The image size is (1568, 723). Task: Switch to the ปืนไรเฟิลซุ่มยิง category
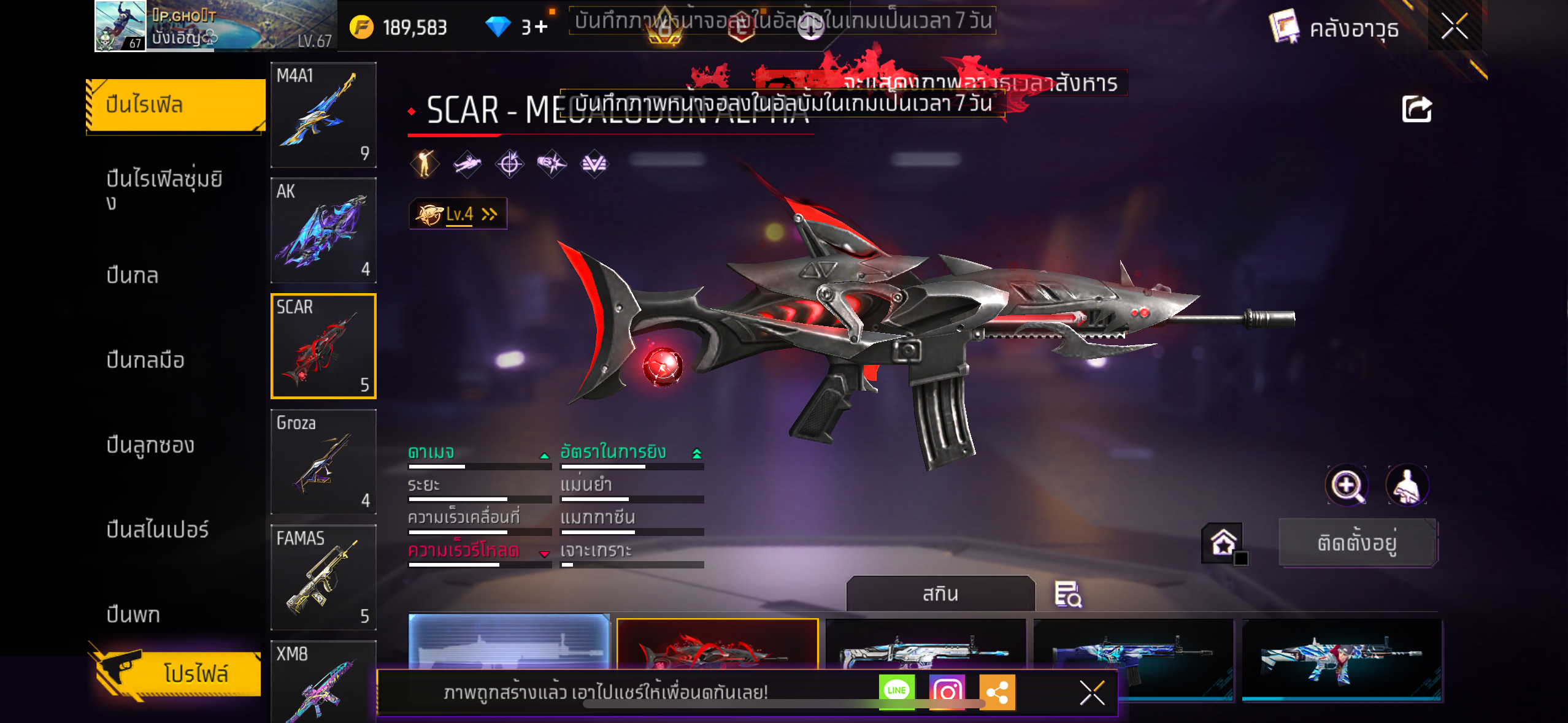pos(164,189)
